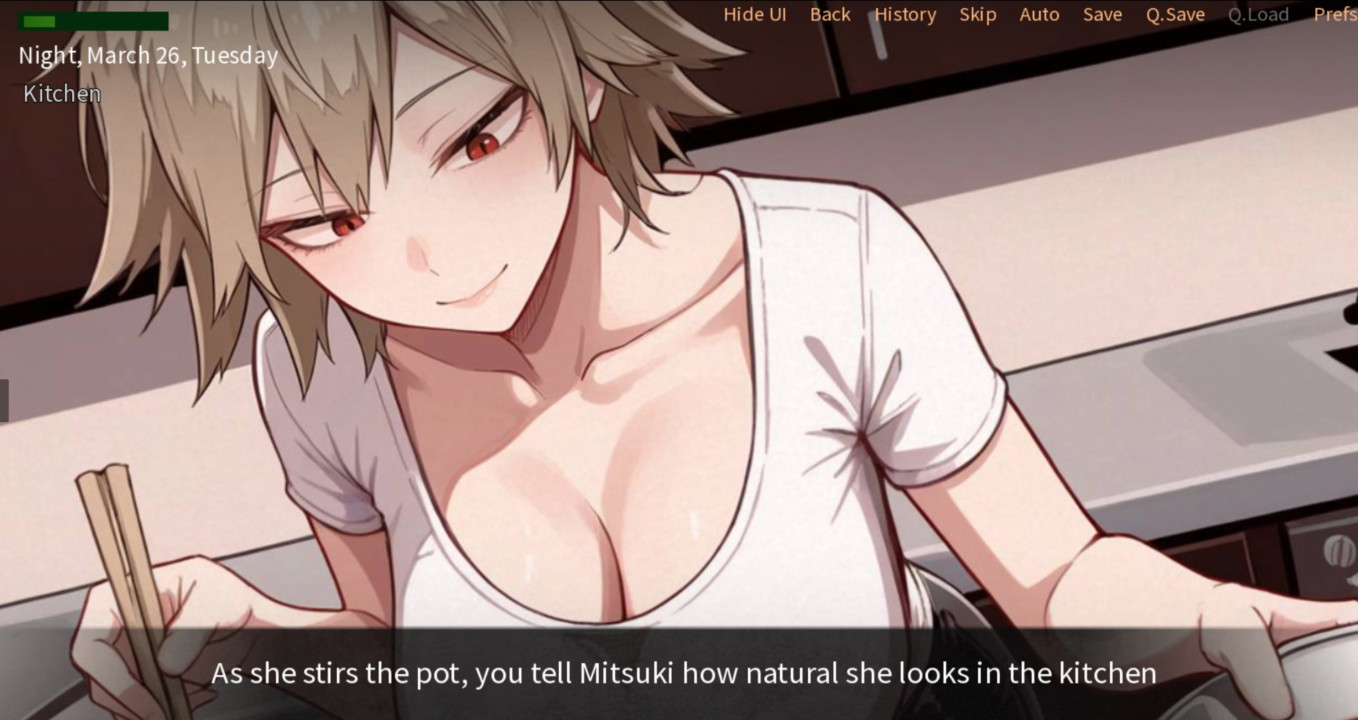Open the Save menu
The image size is (1358, 720).
pyautogui.click(x=1102, y=15)
